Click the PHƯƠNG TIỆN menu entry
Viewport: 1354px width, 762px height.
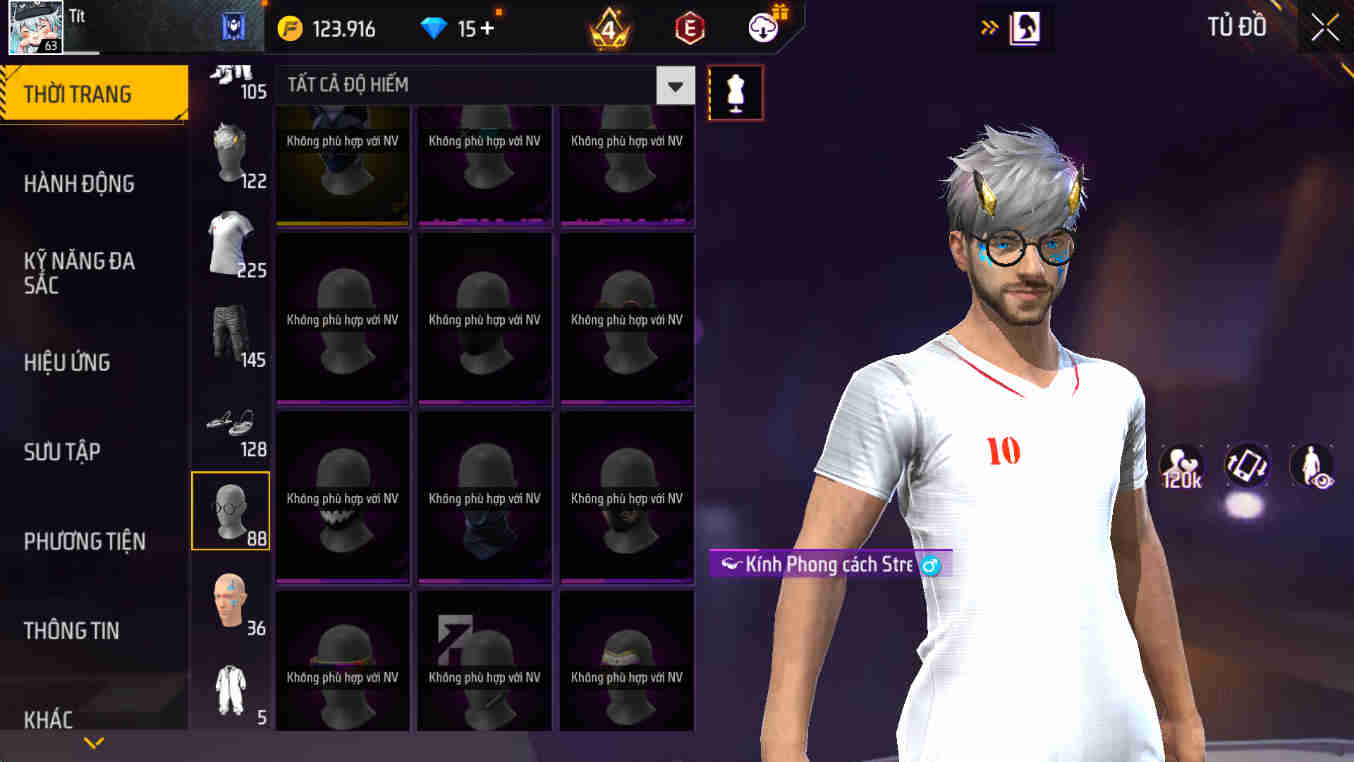(x=85, y=541)
